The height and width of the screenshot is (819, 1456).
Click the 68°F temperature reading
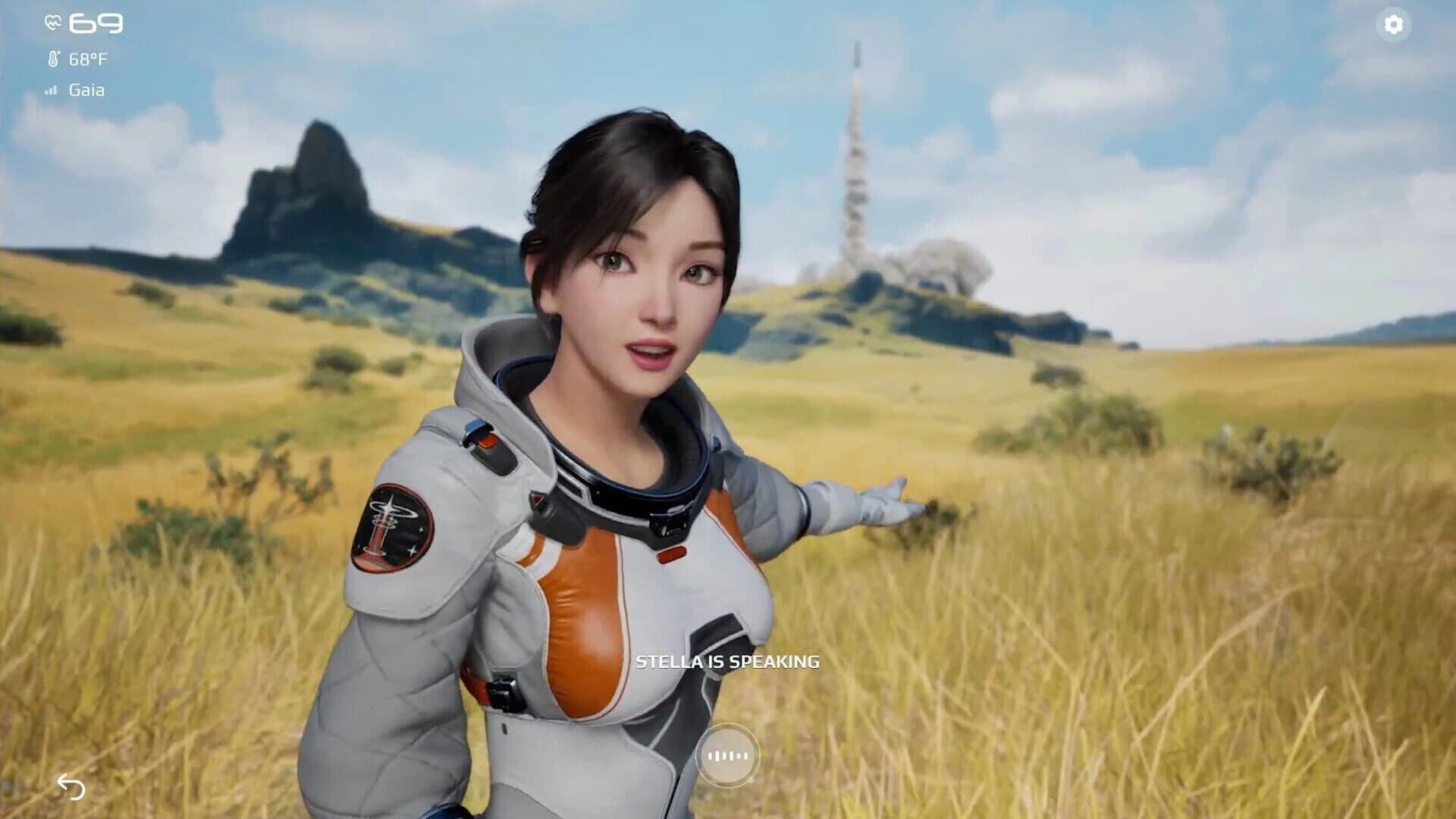click(89, 57)
